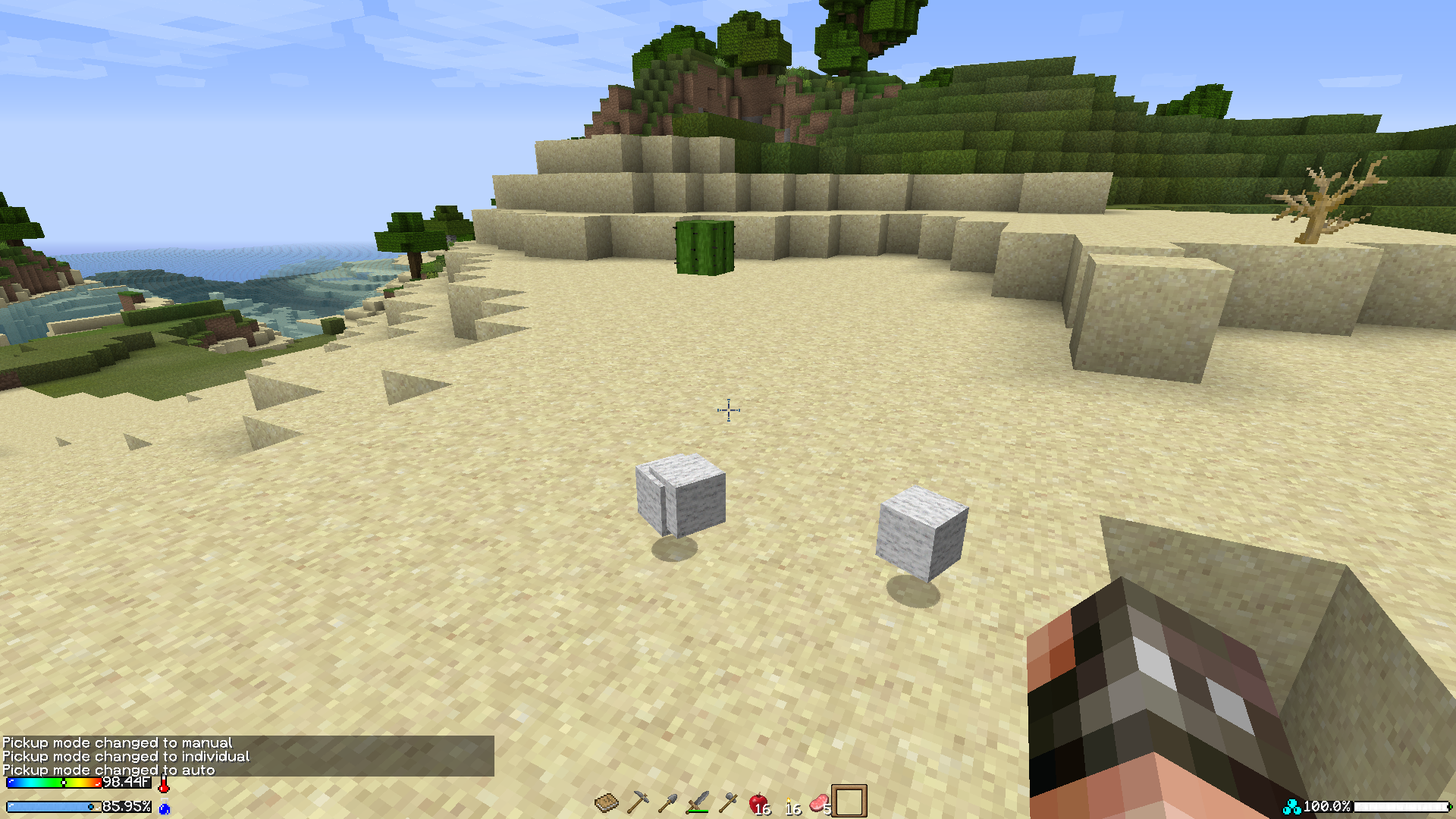
Task: Select the stone shovel hotbar slot
Action: (667, 802)
